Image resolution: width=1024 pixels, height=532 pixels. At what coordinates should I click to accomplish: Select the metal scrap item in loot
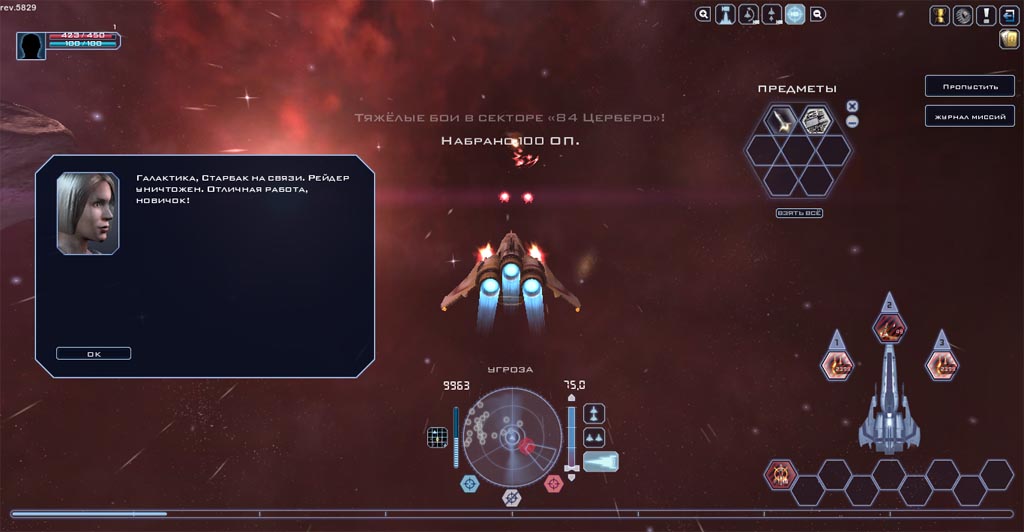(815, 121)
